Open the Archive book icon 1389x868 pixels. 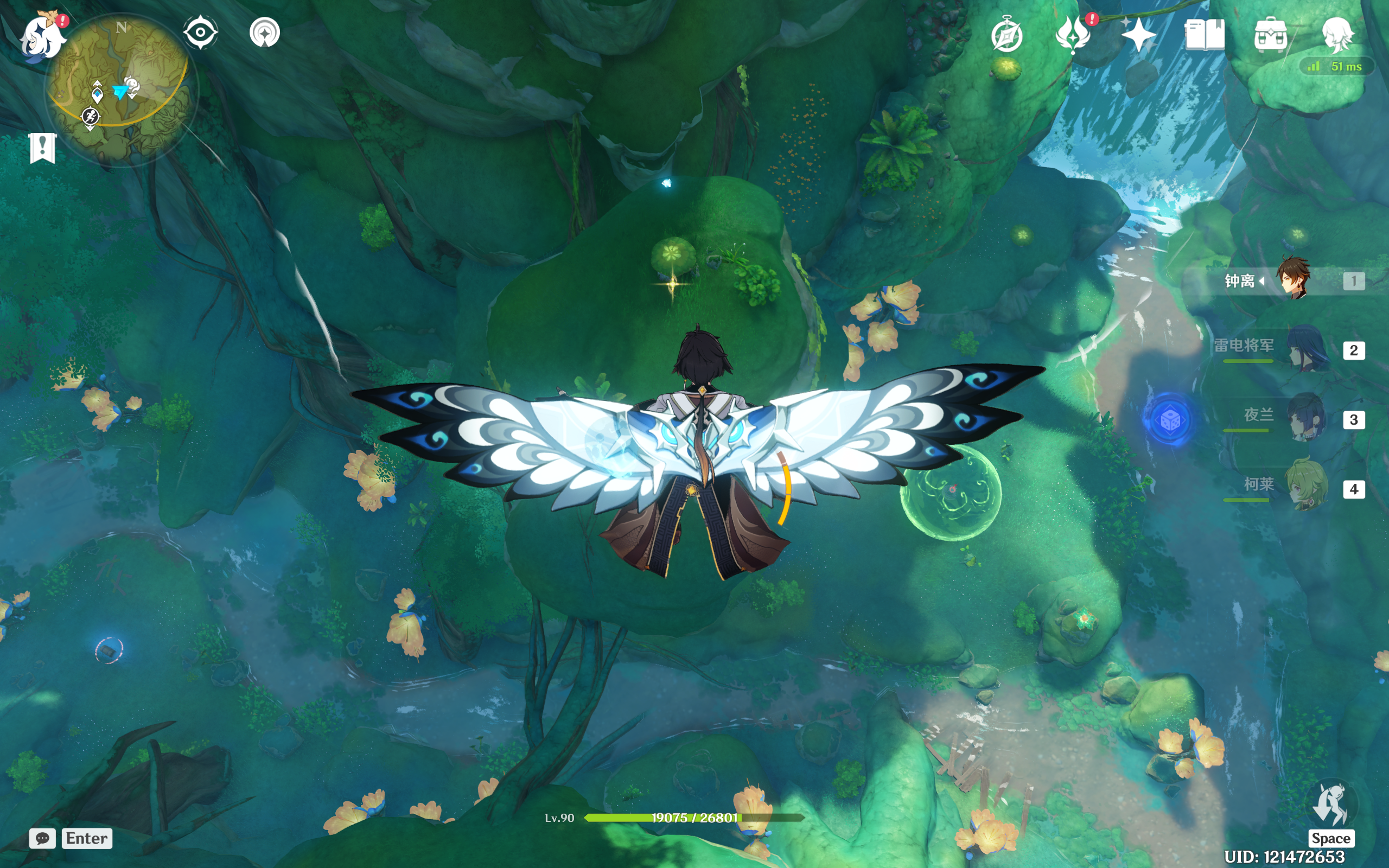pyautogui.click(x=1205, y=36)
